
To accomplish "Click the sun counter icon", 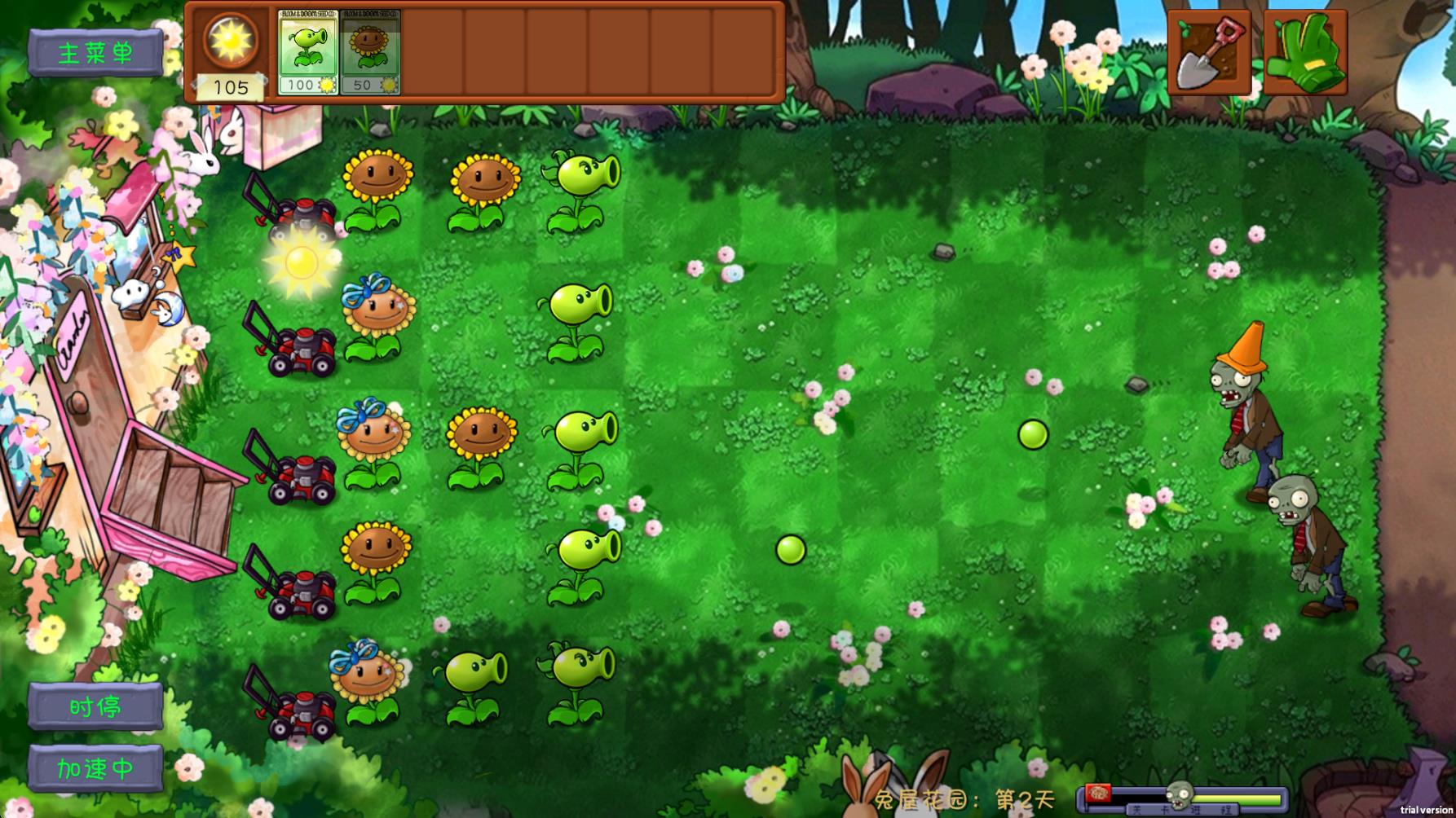I will [x=230, y=41].
